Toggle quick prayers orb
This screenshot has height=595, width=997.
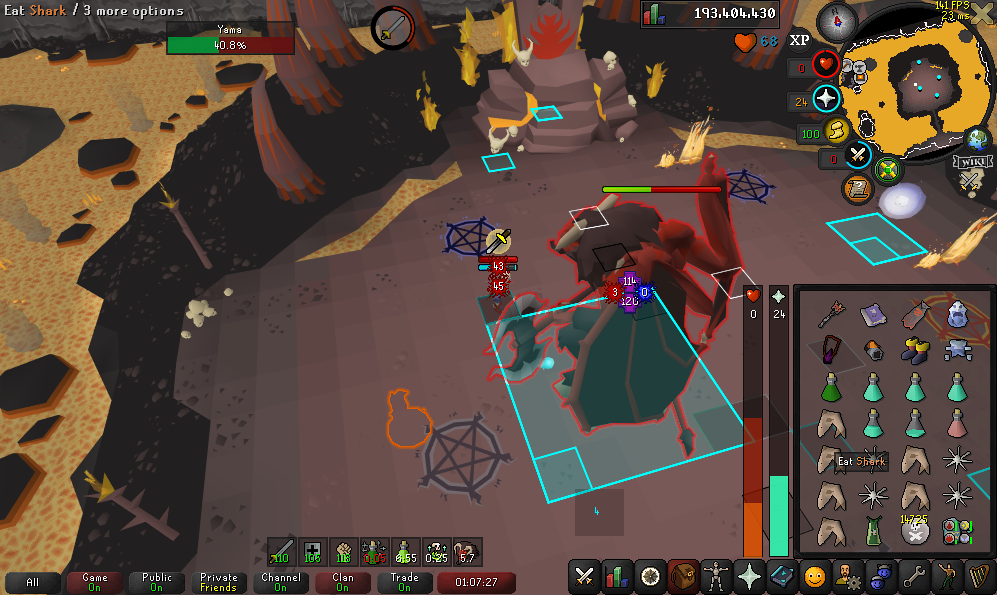[826, 99]
